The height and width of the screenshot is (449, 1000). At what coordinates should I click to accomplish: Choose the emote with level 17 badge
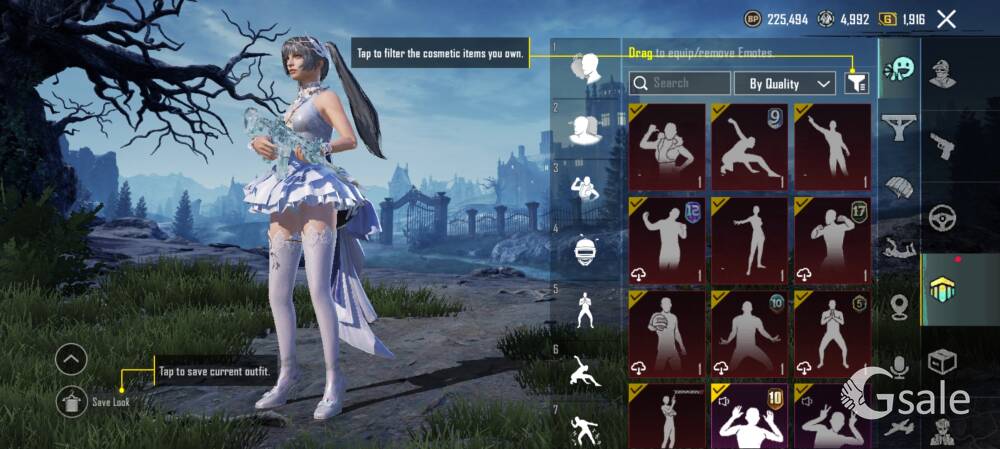832,240
